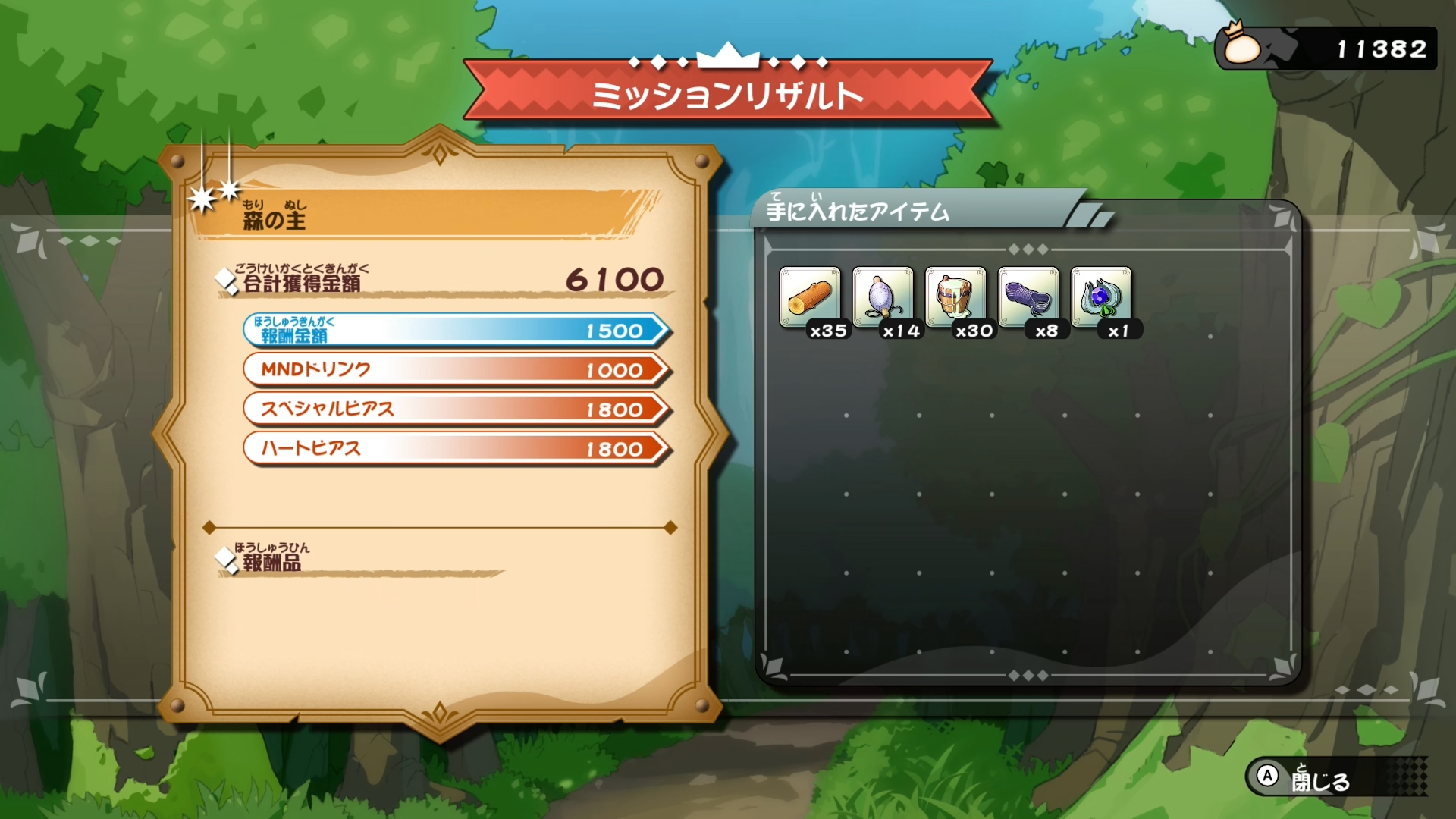Image resolution: width=1456 pixels, height=819 pixels.
Task: Pick the purple rope bundle slot
Action: [x=1028, y=297]
